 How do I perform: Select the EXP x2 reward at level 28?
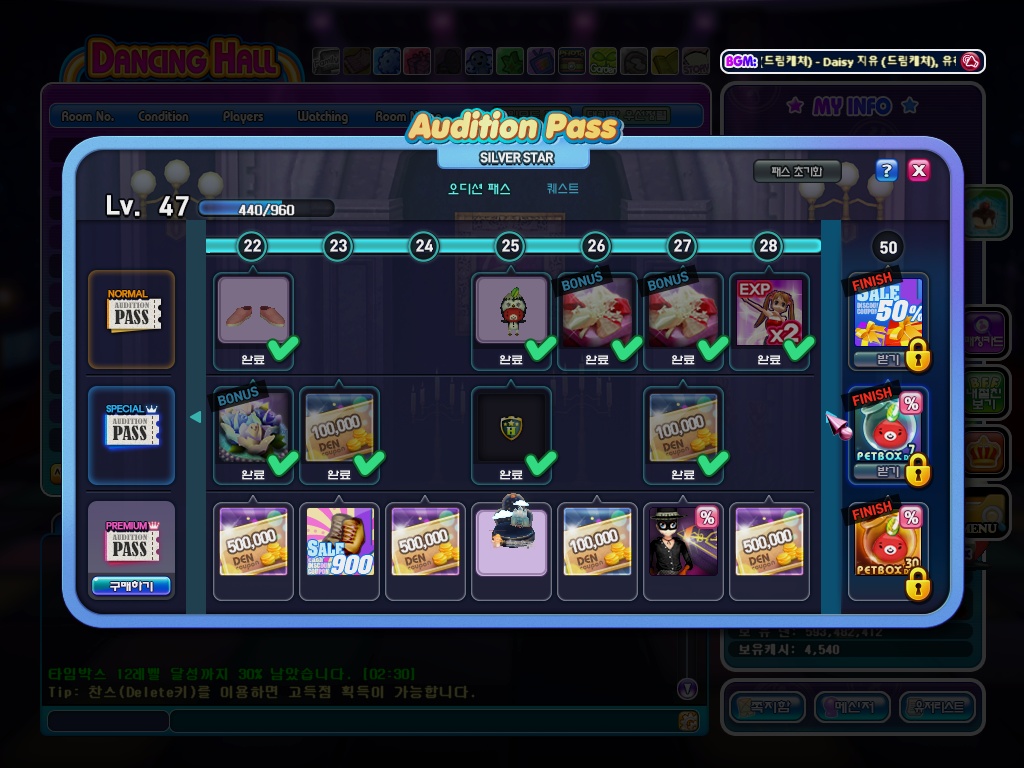point(769,312)
